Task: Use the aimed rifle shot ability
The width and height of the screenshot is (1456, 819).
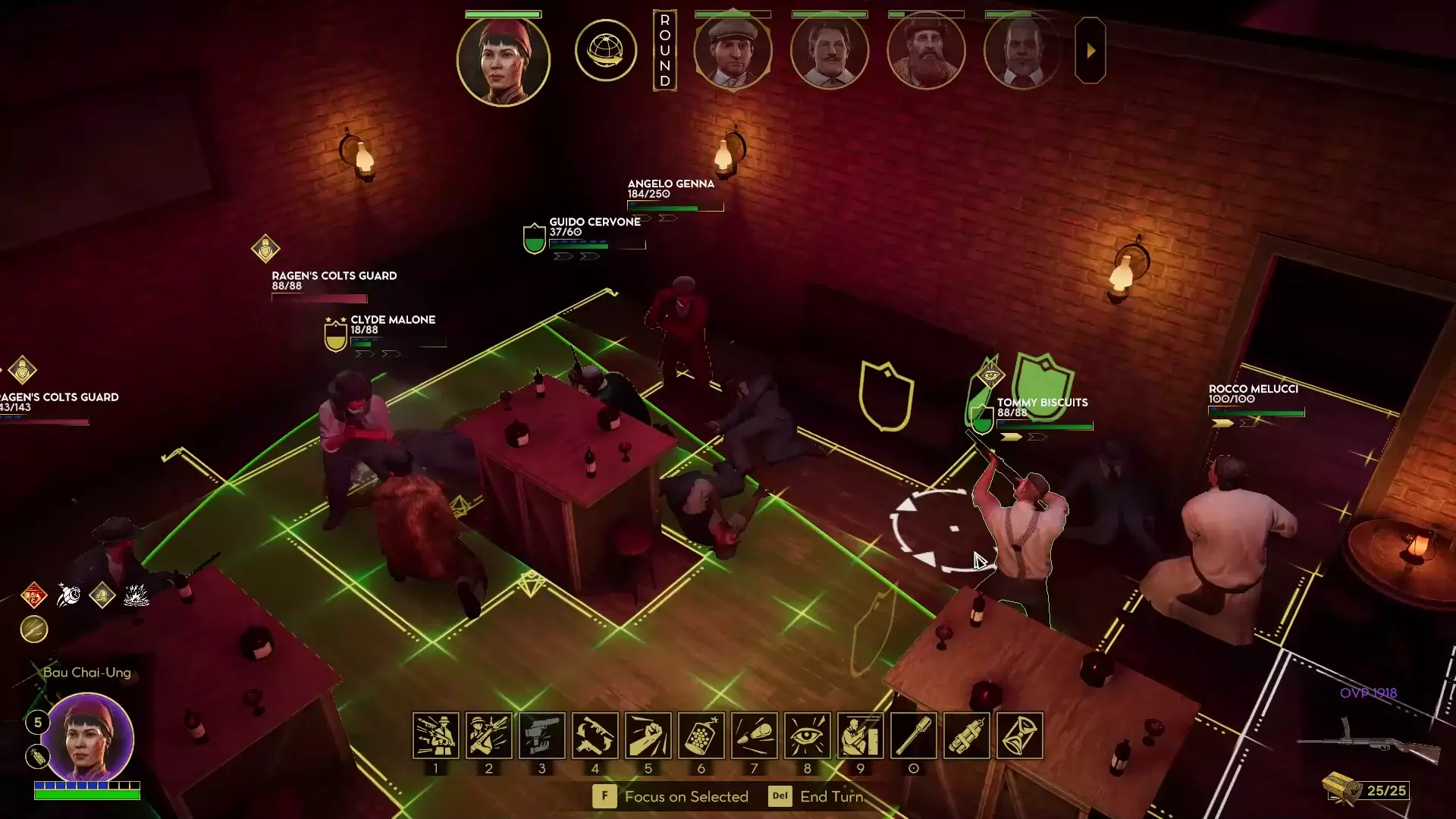Action: (x=488, y=735)
